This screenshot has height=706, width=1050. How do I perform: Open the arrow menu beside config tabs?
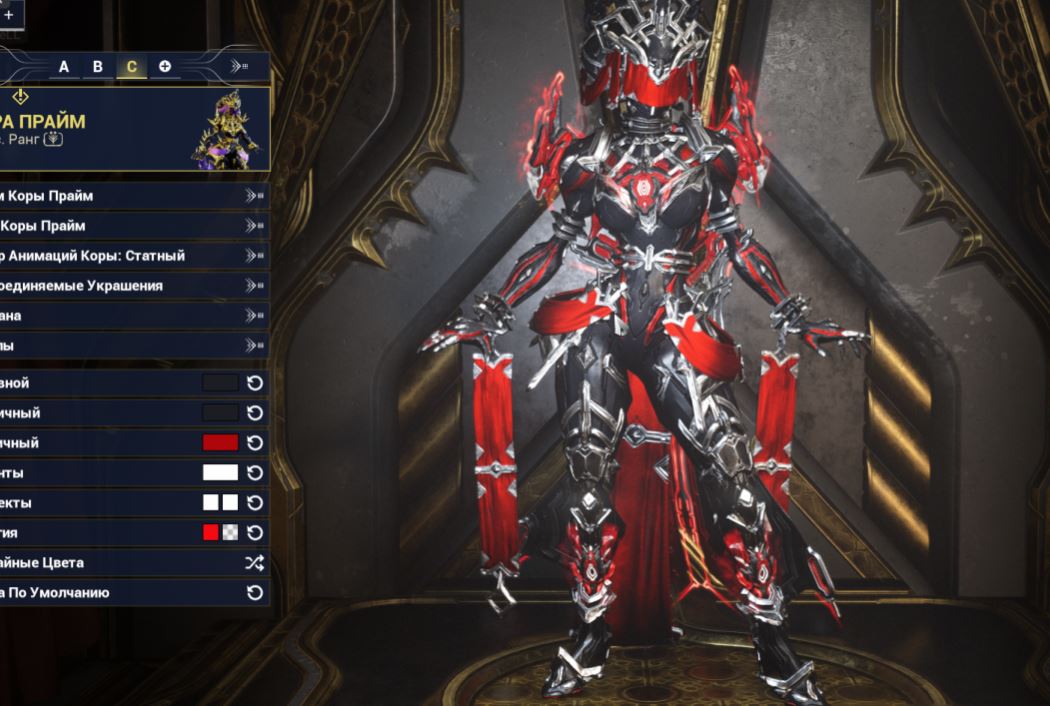[x=238, y=67]
